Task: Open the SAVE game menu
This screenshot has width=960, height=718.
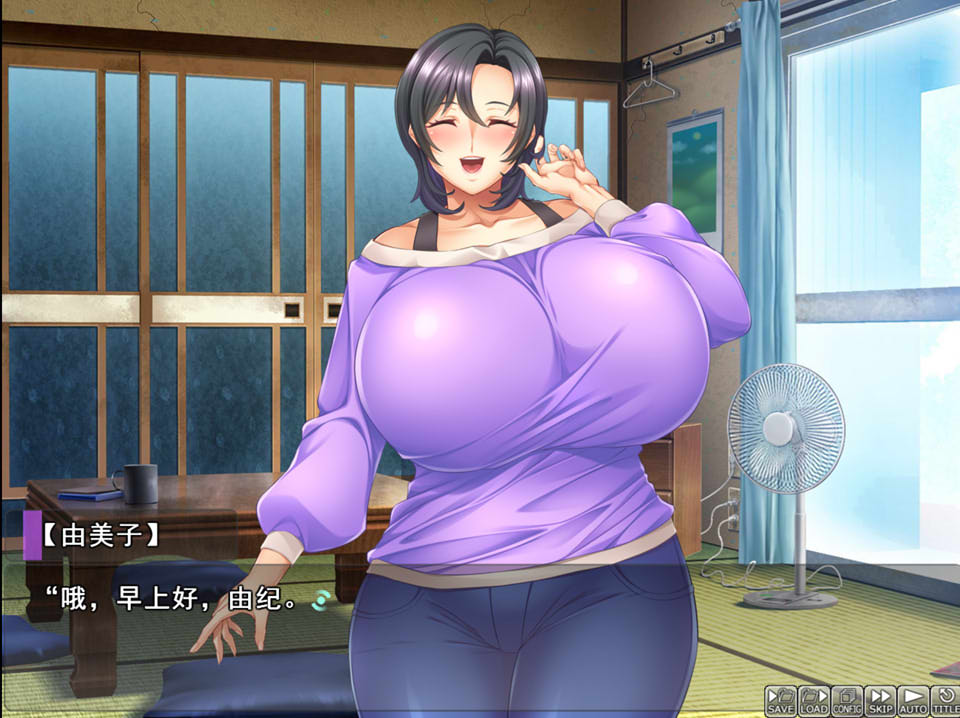Action: click(781, 700)
